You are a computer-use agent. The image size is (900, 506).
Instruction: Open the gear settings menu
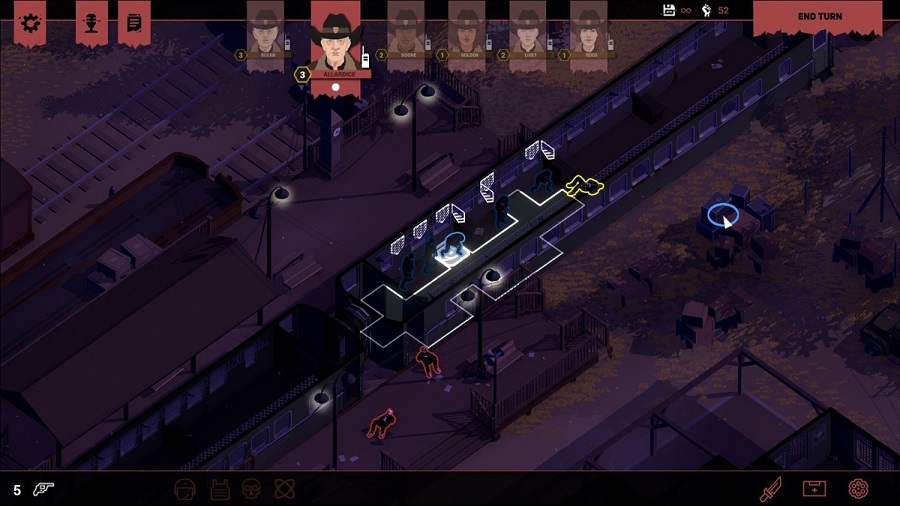30,22
